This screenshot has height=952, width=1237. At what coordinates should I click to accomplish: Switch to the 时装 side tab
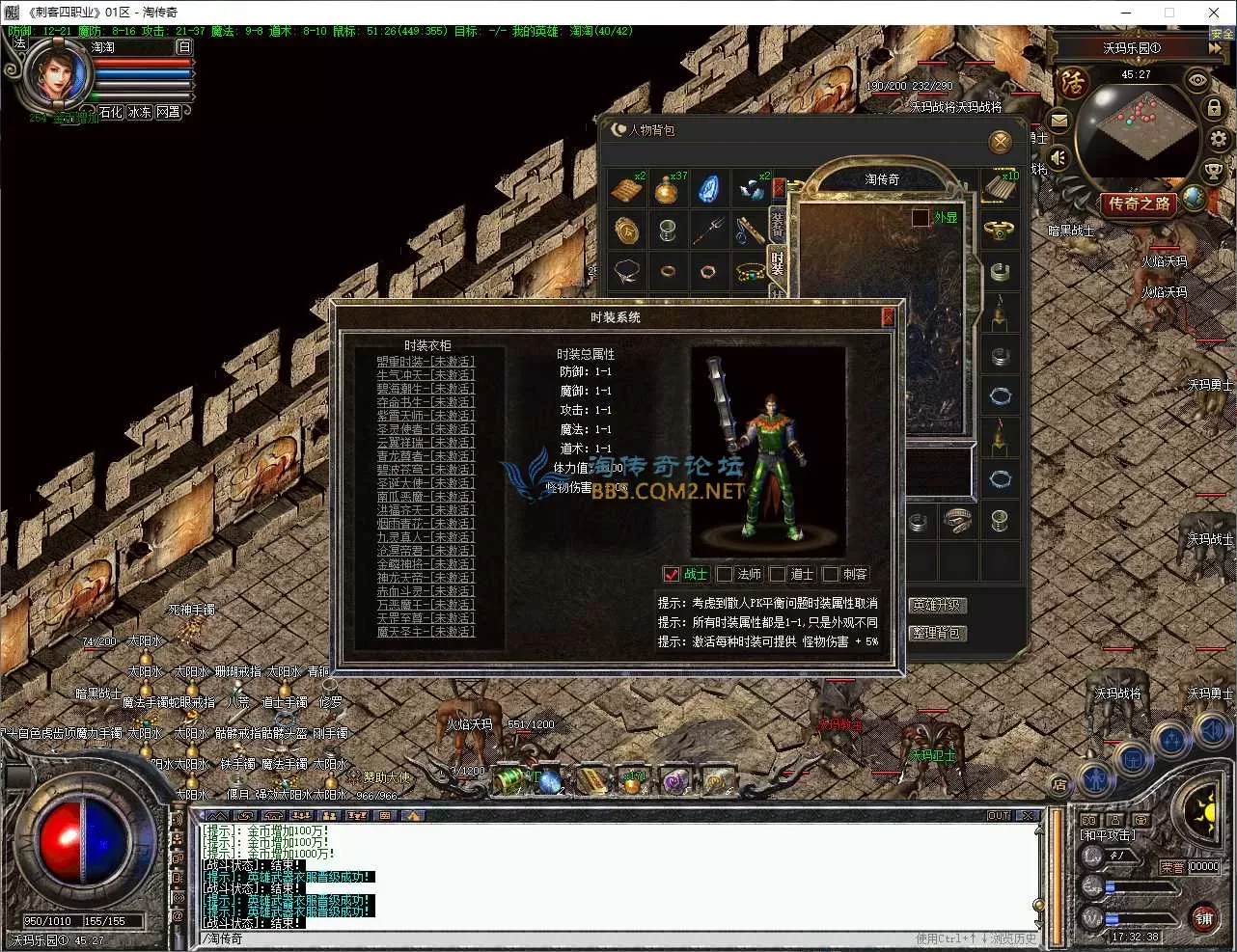pos(777,262)
